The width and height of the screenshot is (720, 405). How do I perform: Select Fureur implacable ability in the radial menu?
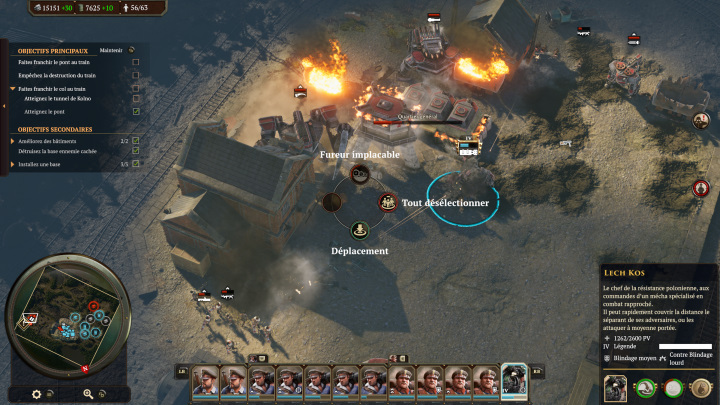click(x=360, y=175)
